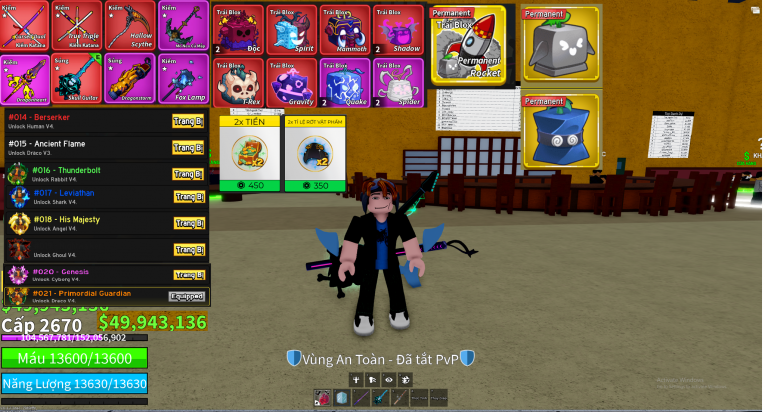765x412 pixels.
Task: Equip the #017 Leviathan title
Action: coord(188,196)
